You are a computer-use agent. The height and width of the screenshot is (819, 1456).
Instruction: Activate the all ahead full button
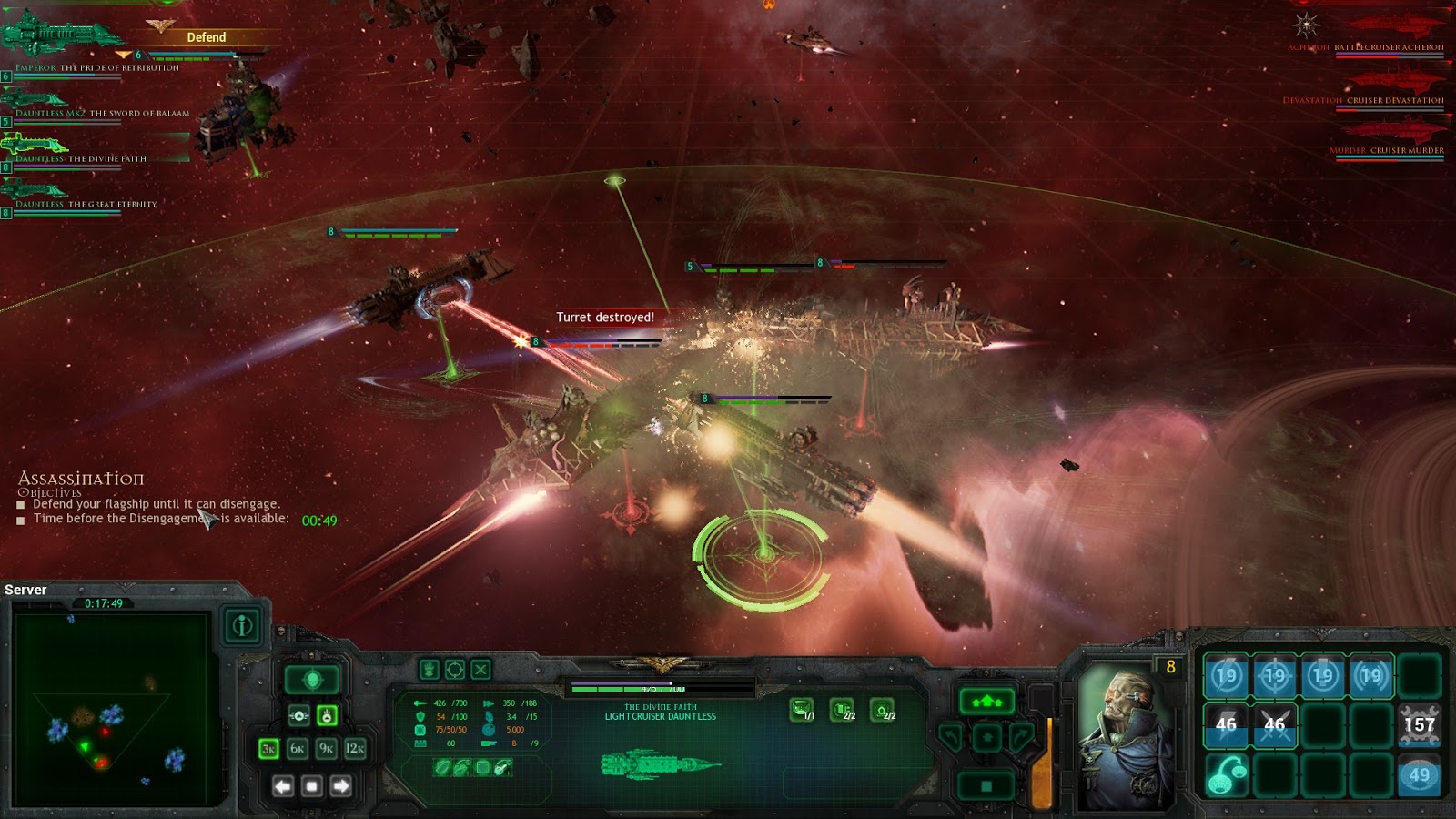[986, 701]
